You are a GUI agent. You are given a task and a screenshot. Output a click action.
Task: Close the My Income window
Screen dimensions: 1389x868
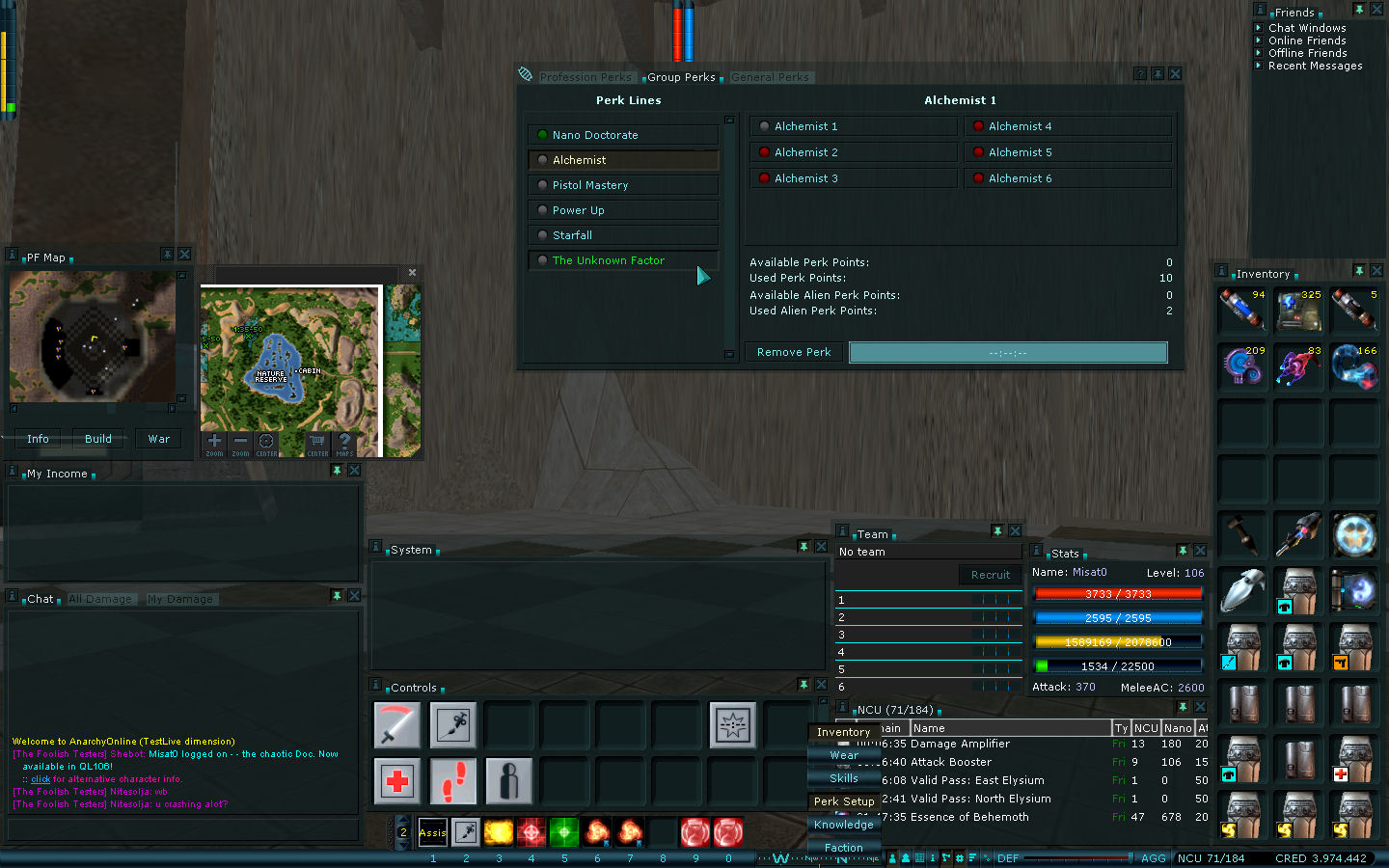(x=354, y=471)
